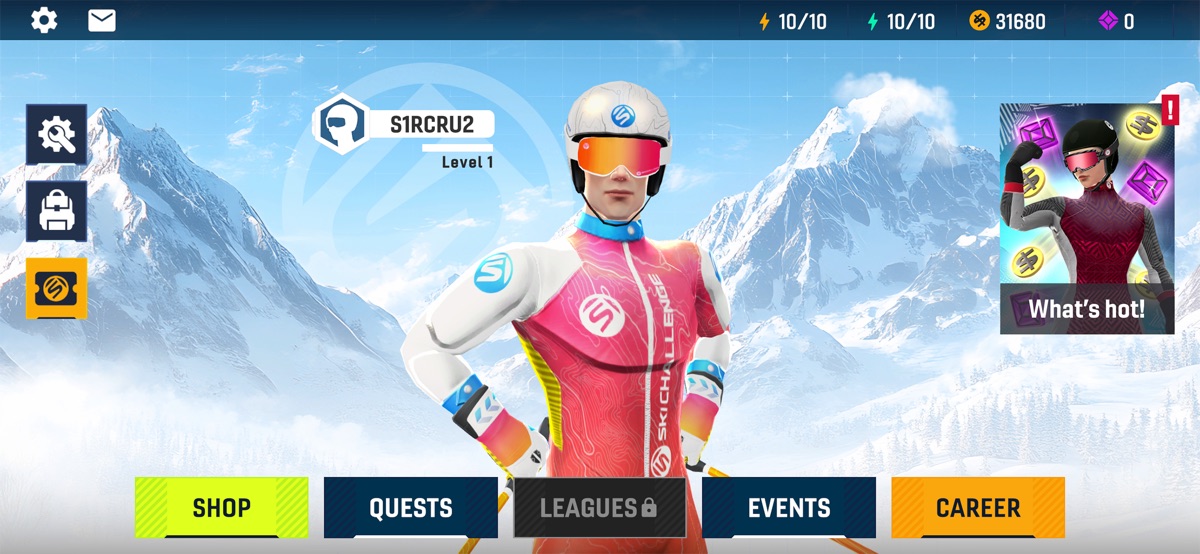Click the purple gem currency counter
The height and width of the screenshot is (554, 1200).
coord(1117,21)
